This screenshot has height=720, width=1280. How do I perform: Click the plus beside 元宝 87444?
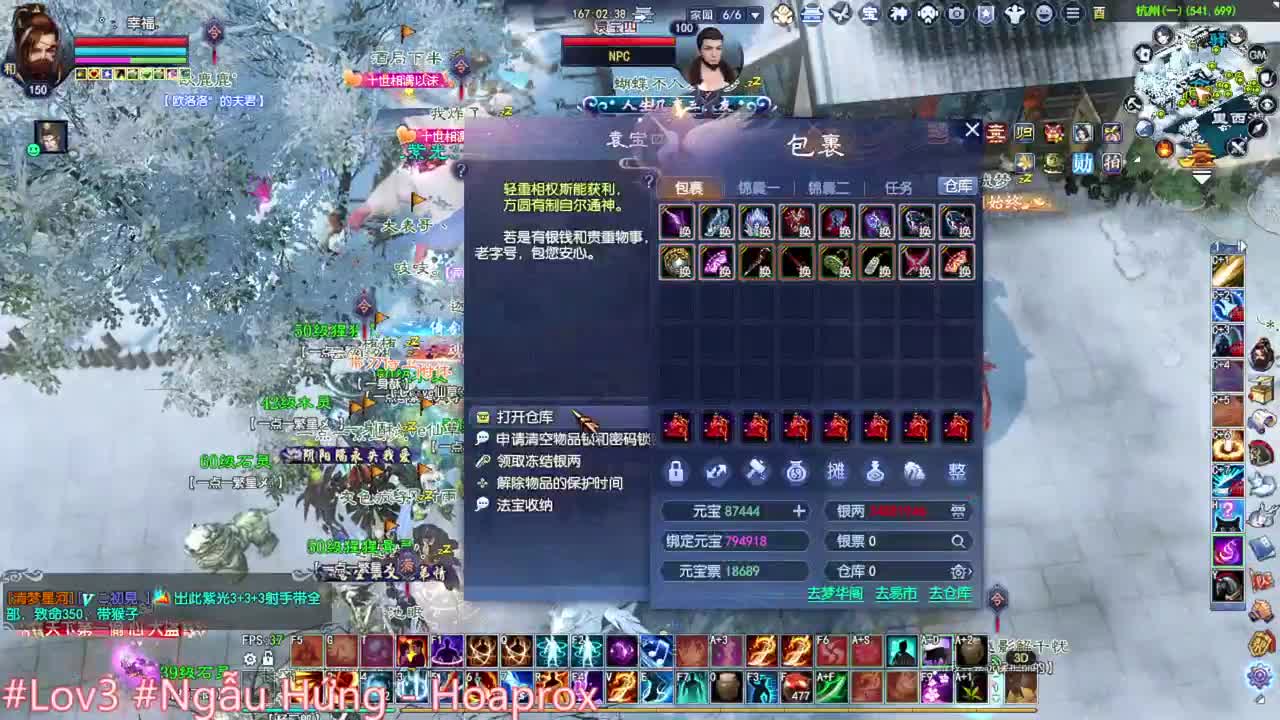point(799,511)
